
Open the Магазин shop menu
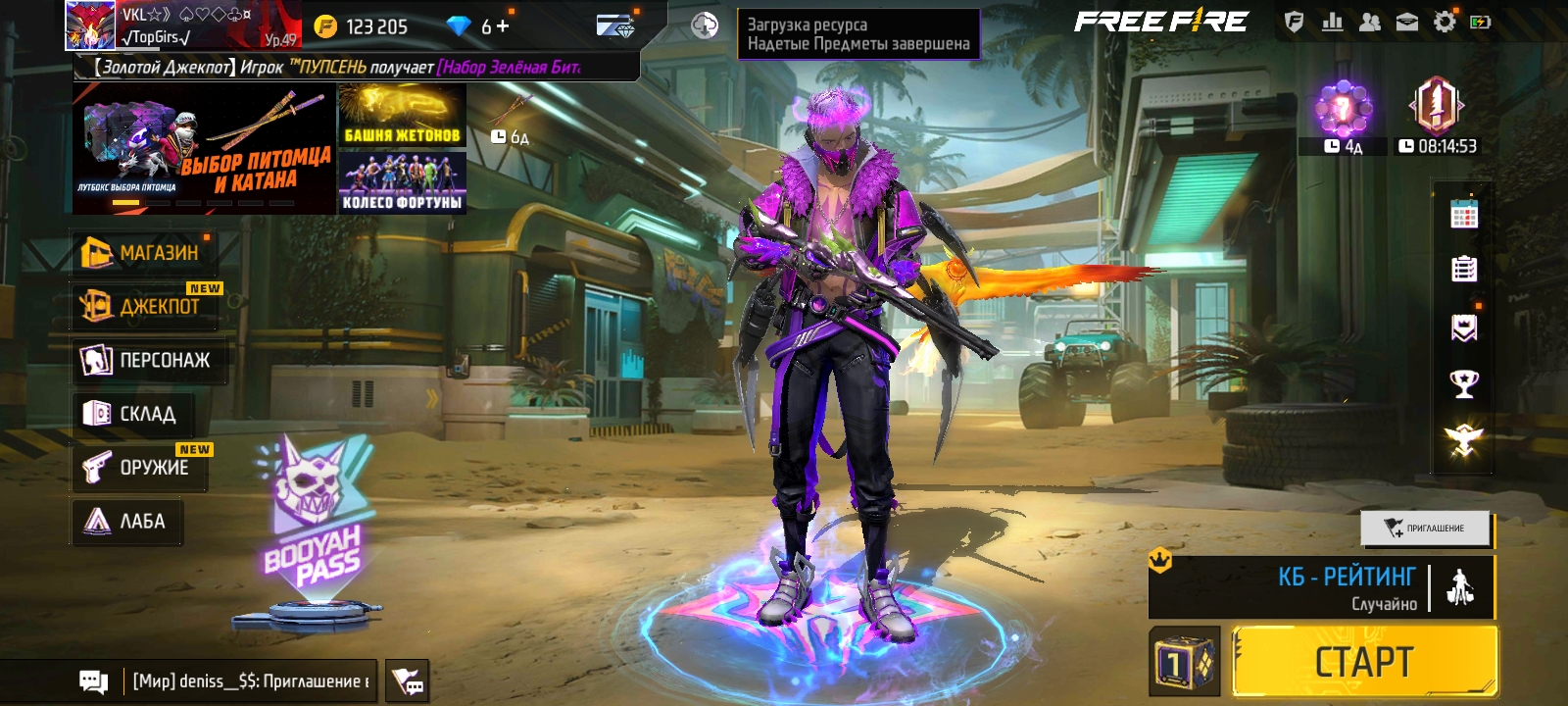(143, 253)
